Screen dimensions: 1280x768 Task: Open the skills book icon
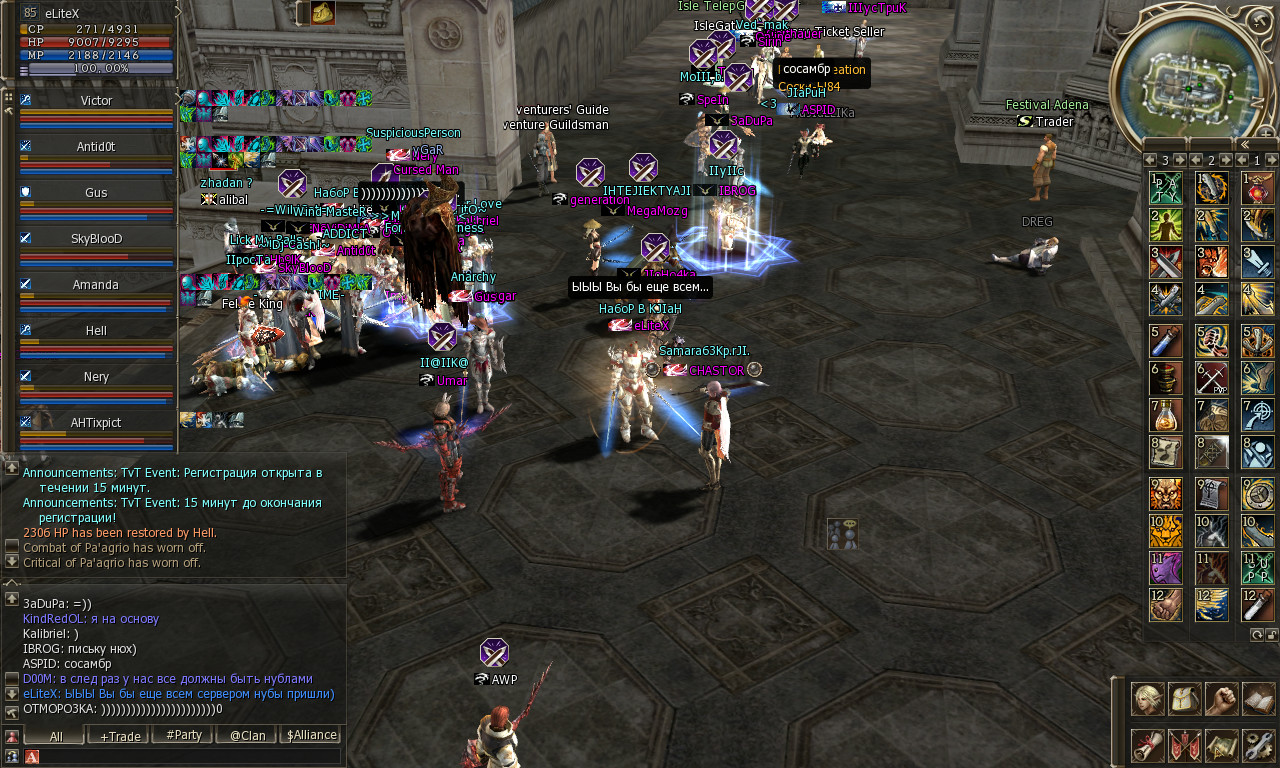[x=1258, y=699]
